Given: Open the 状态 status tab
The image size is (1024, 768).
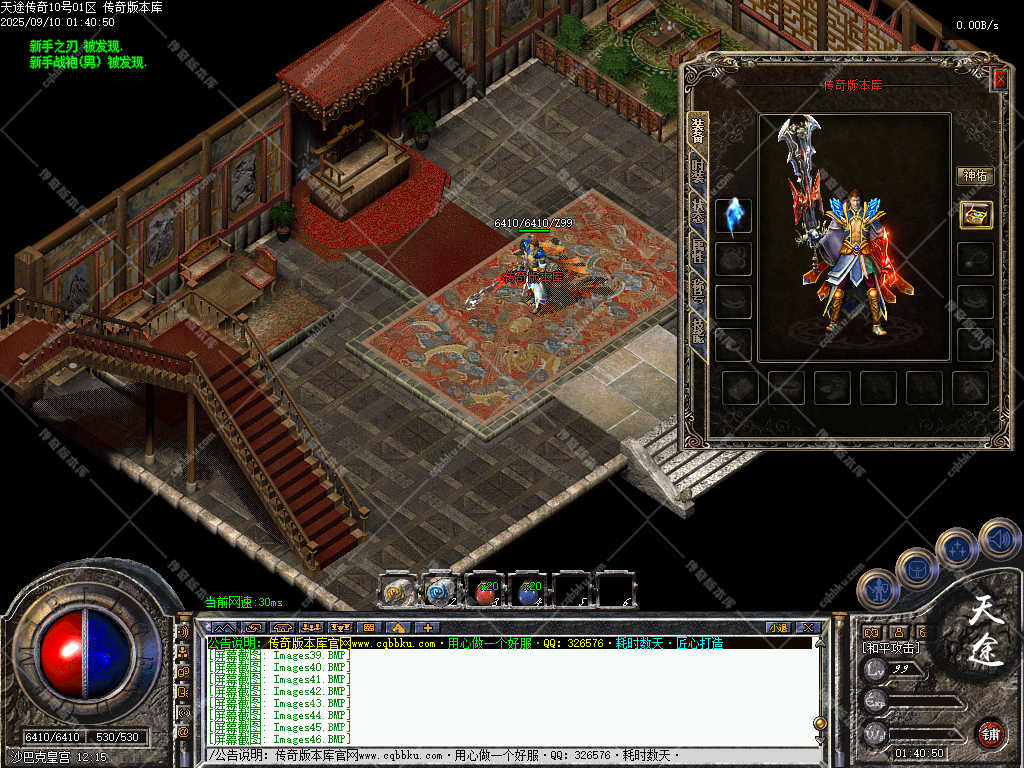Looking at the screenshot, I should click(697, 212).
